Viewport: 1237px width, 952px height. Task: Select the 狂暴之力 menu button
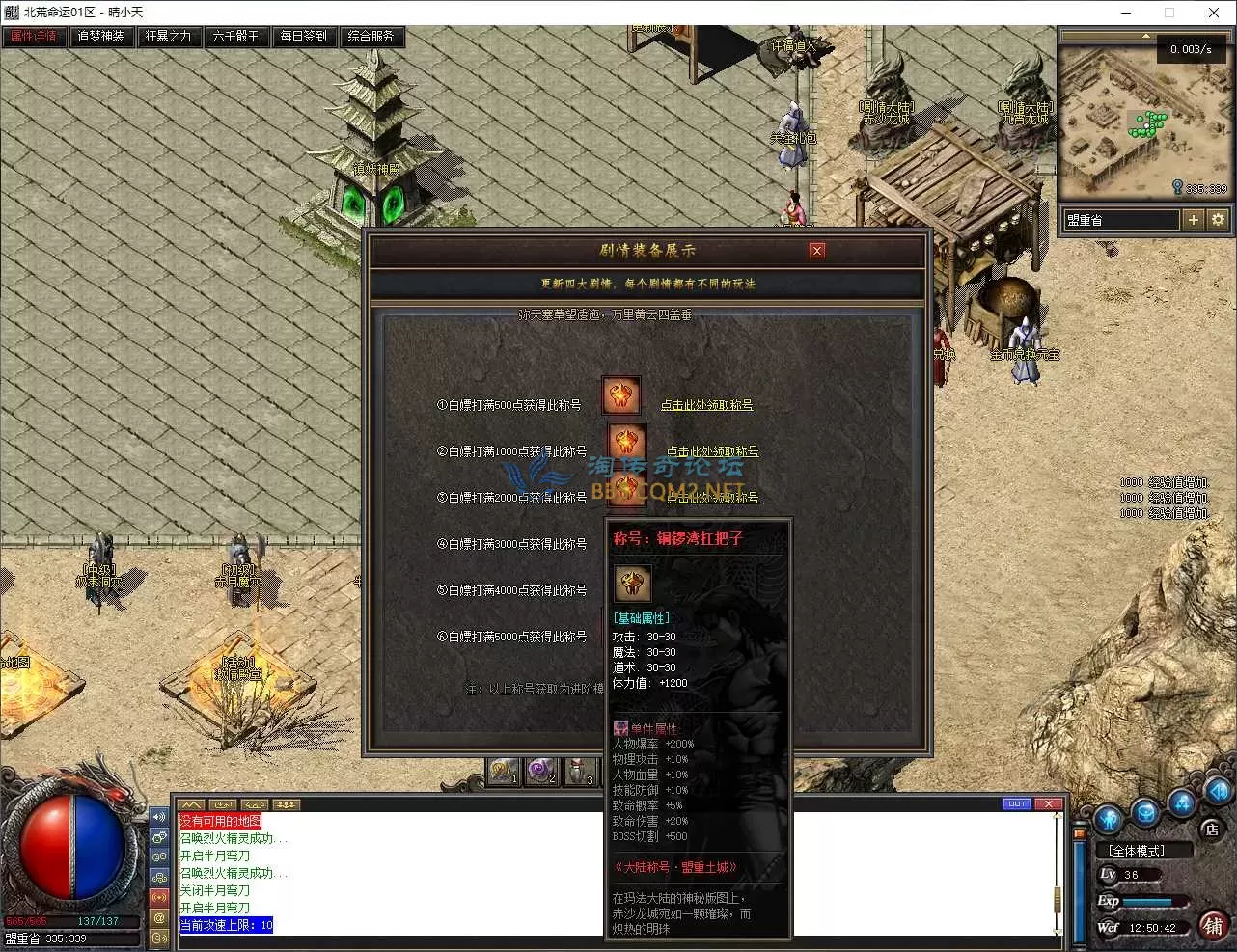point(169,37)
